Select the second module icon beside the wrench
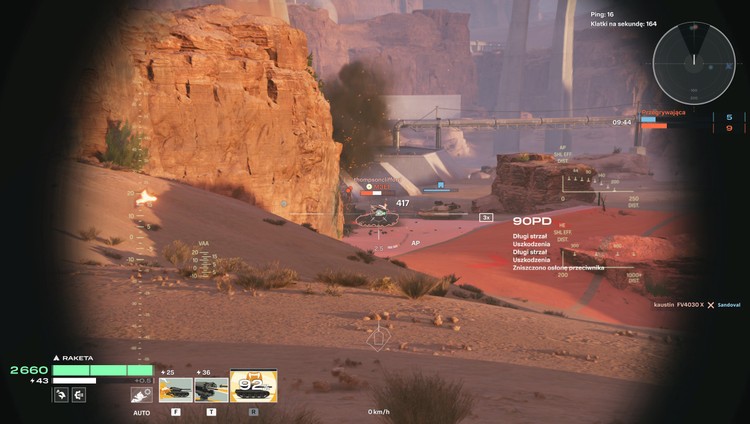Screen dimensions: 750x424 [79, 394]
